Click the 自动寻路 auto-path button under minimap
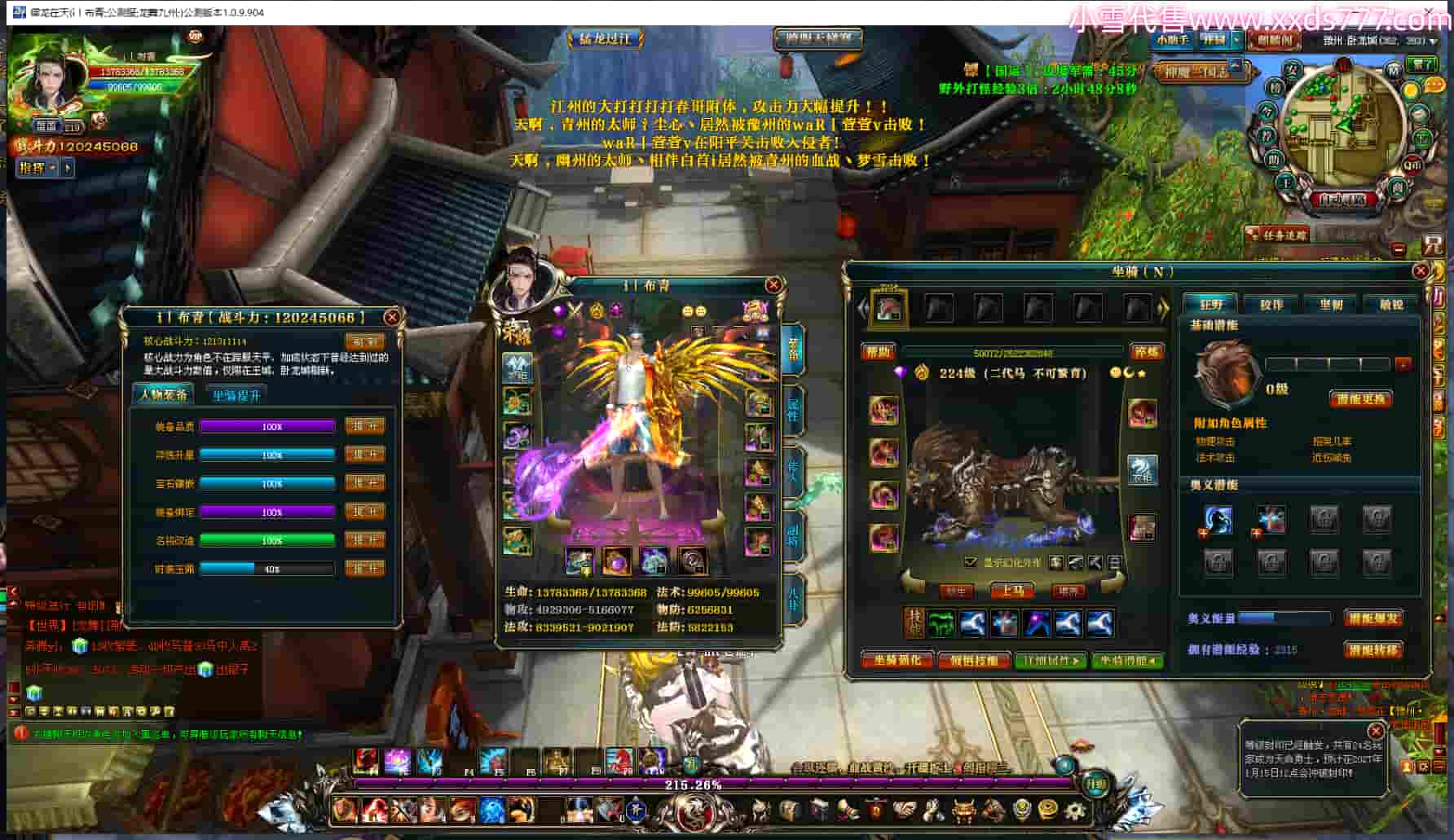Viewport: 1454px width, 840px height. pyautogui.click(x=1341, y=199)
